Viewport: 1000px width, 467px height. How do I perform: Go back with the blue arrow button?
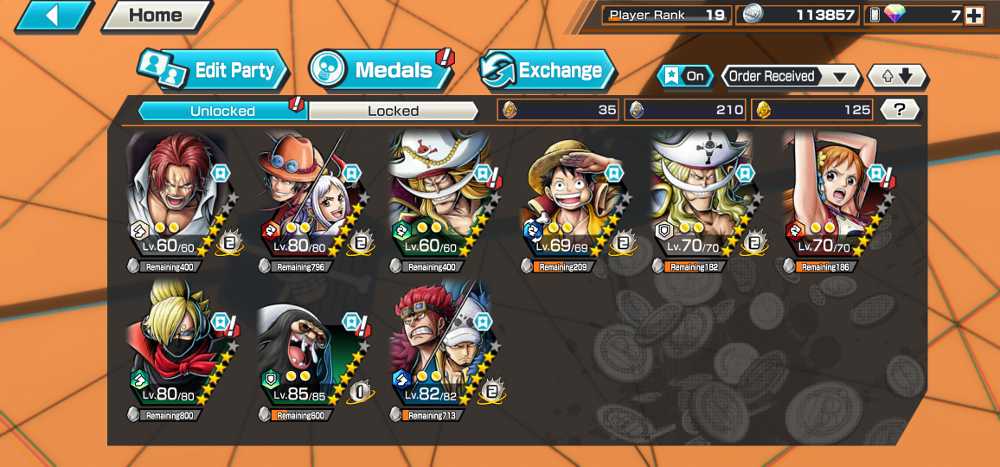[x=53, y=16]
